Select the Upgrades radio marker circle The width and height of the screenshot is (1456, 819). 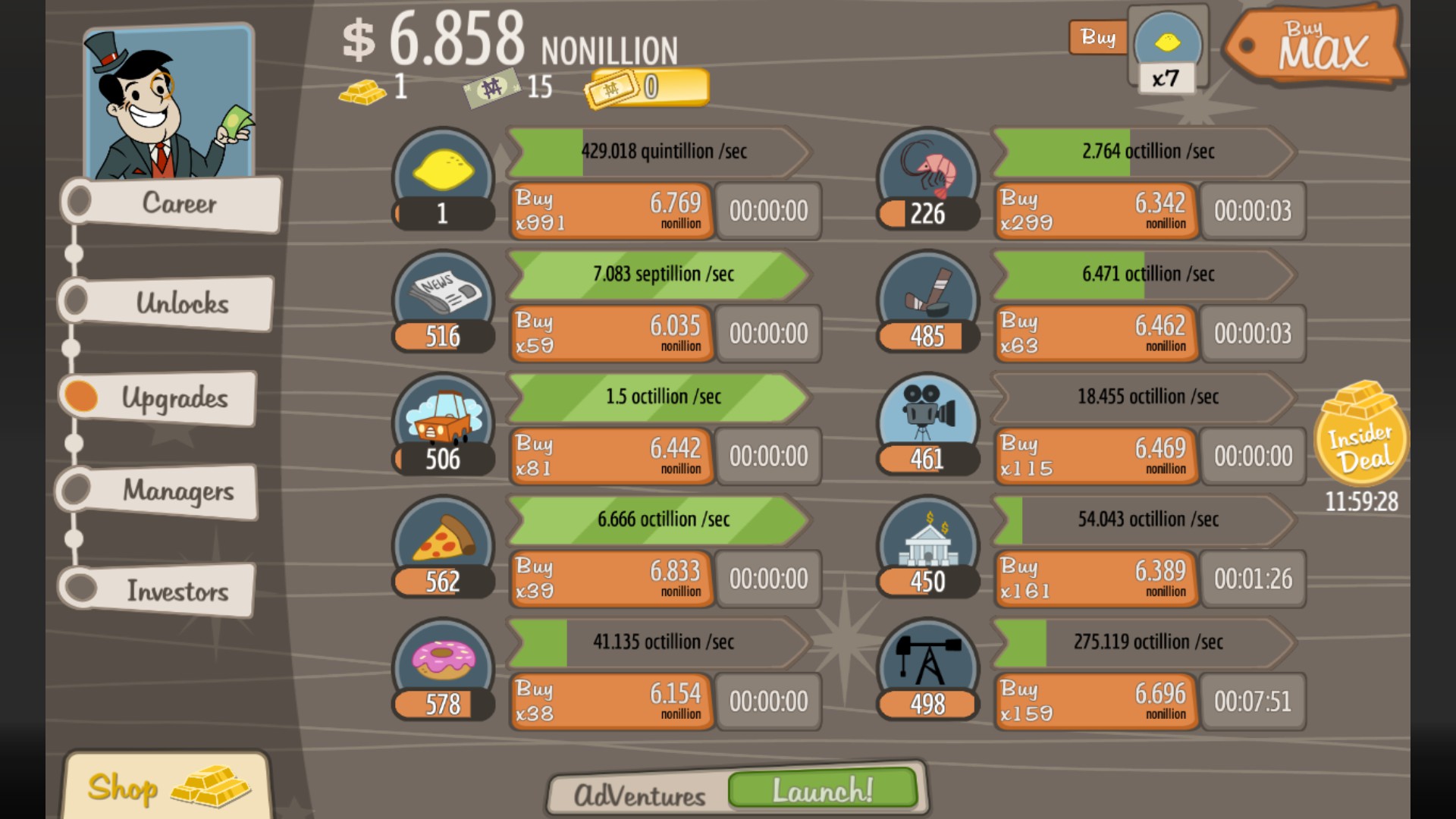[81, 395]
